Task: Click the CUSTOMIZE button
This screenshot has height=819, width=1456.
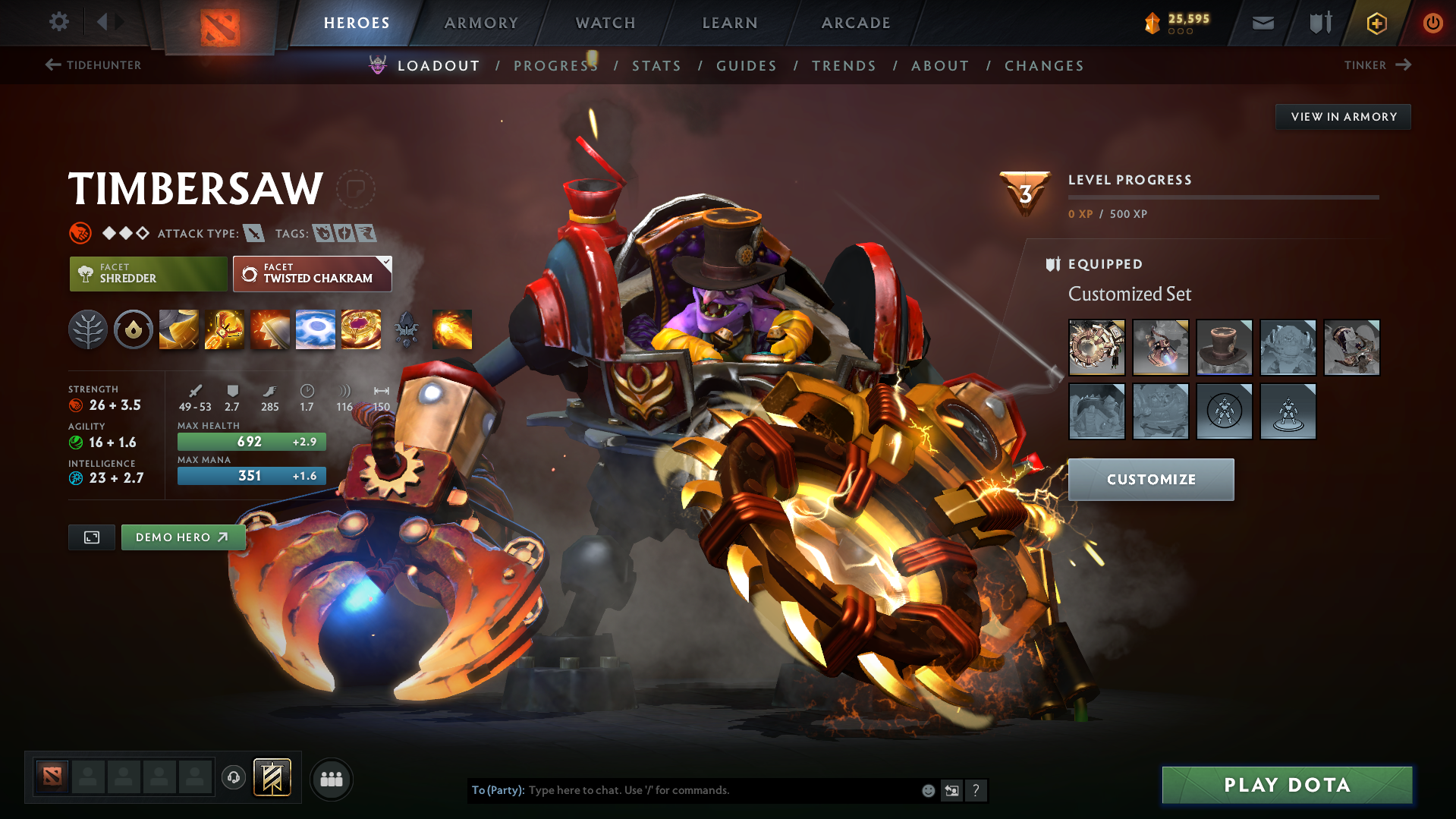Action: (1150, 479)
